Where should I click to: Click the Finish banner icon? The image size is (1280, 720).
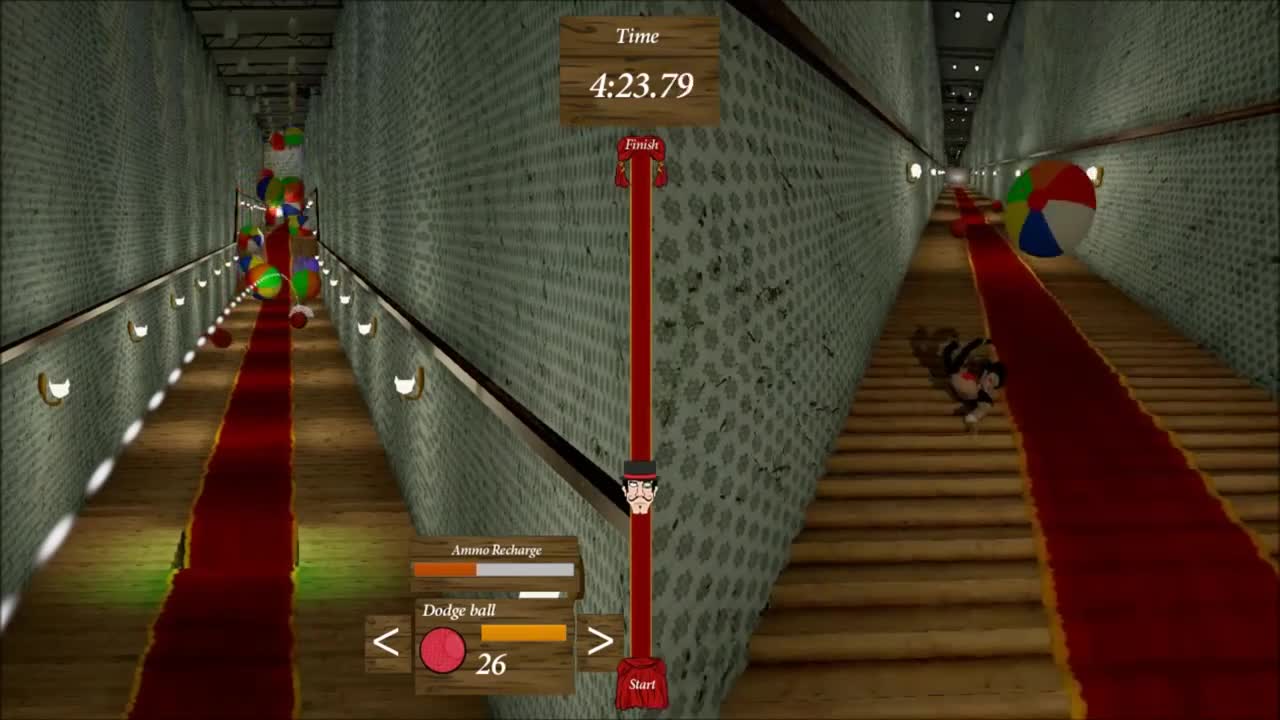coord(640,148)
